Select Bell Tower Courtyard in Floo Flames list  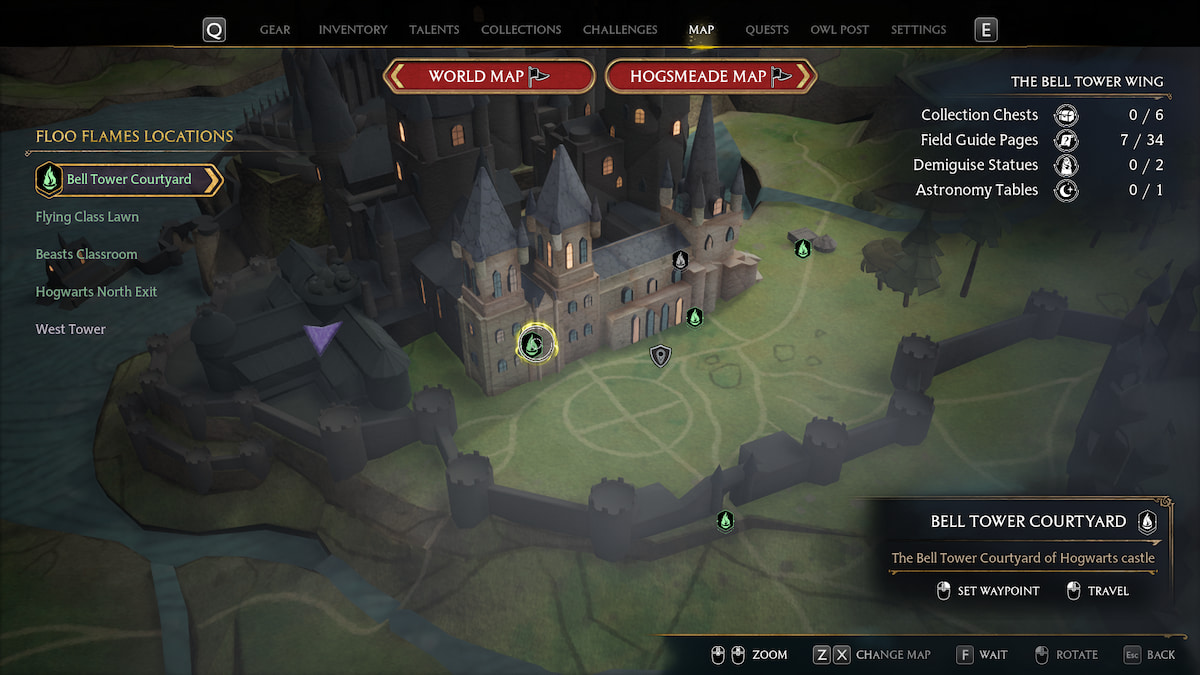click(x=128, y=180)
